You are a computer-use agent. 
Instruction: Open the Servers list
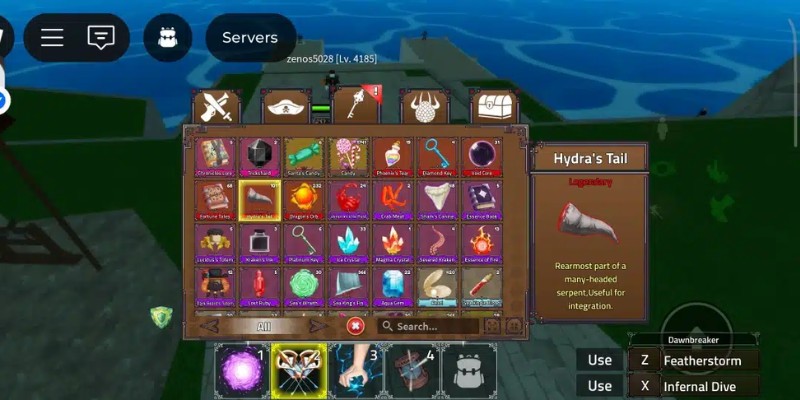[x=250, y=38]
